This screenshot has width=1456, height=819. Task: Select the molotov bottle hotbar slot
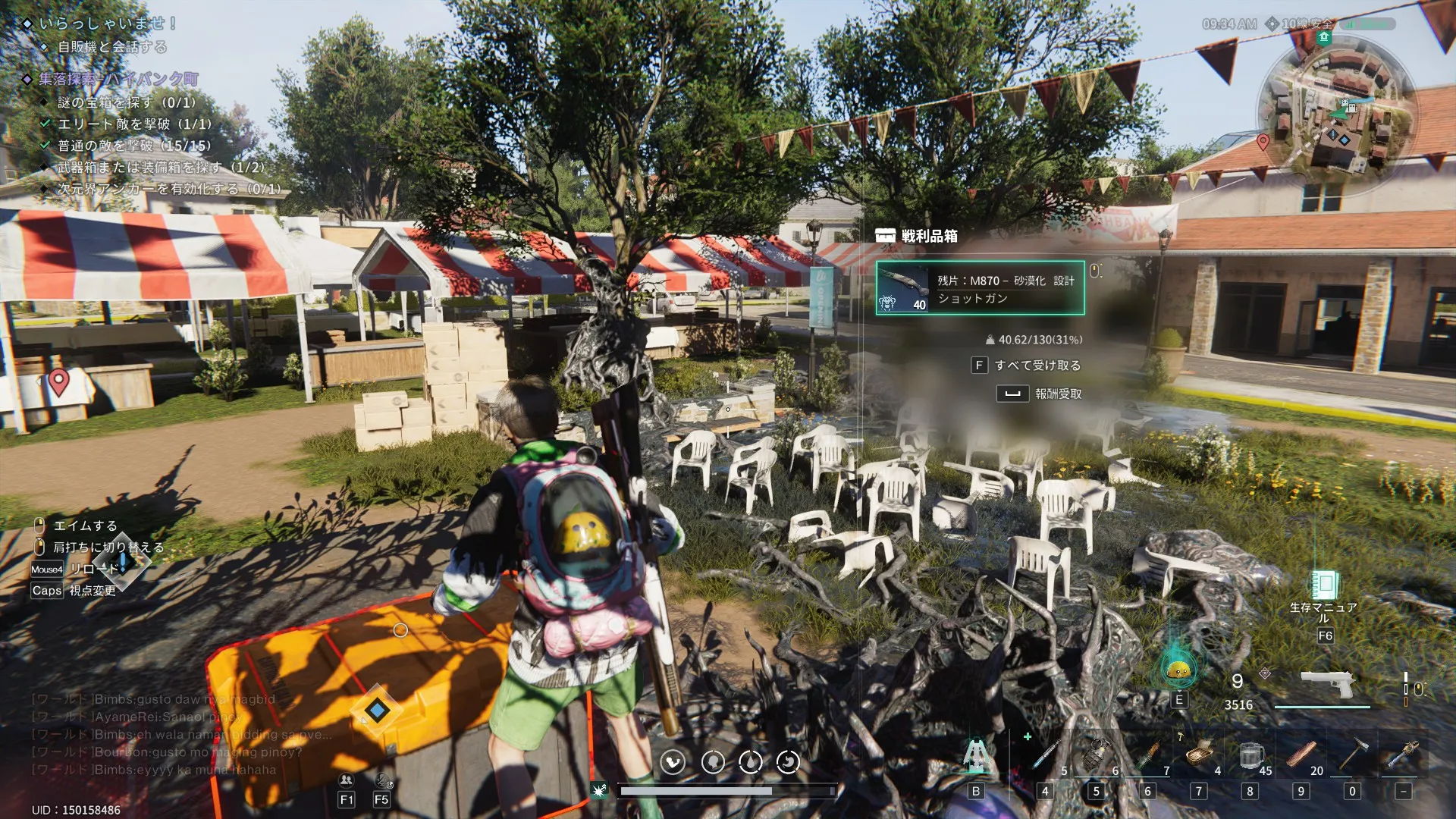(x=1148, y=756)
